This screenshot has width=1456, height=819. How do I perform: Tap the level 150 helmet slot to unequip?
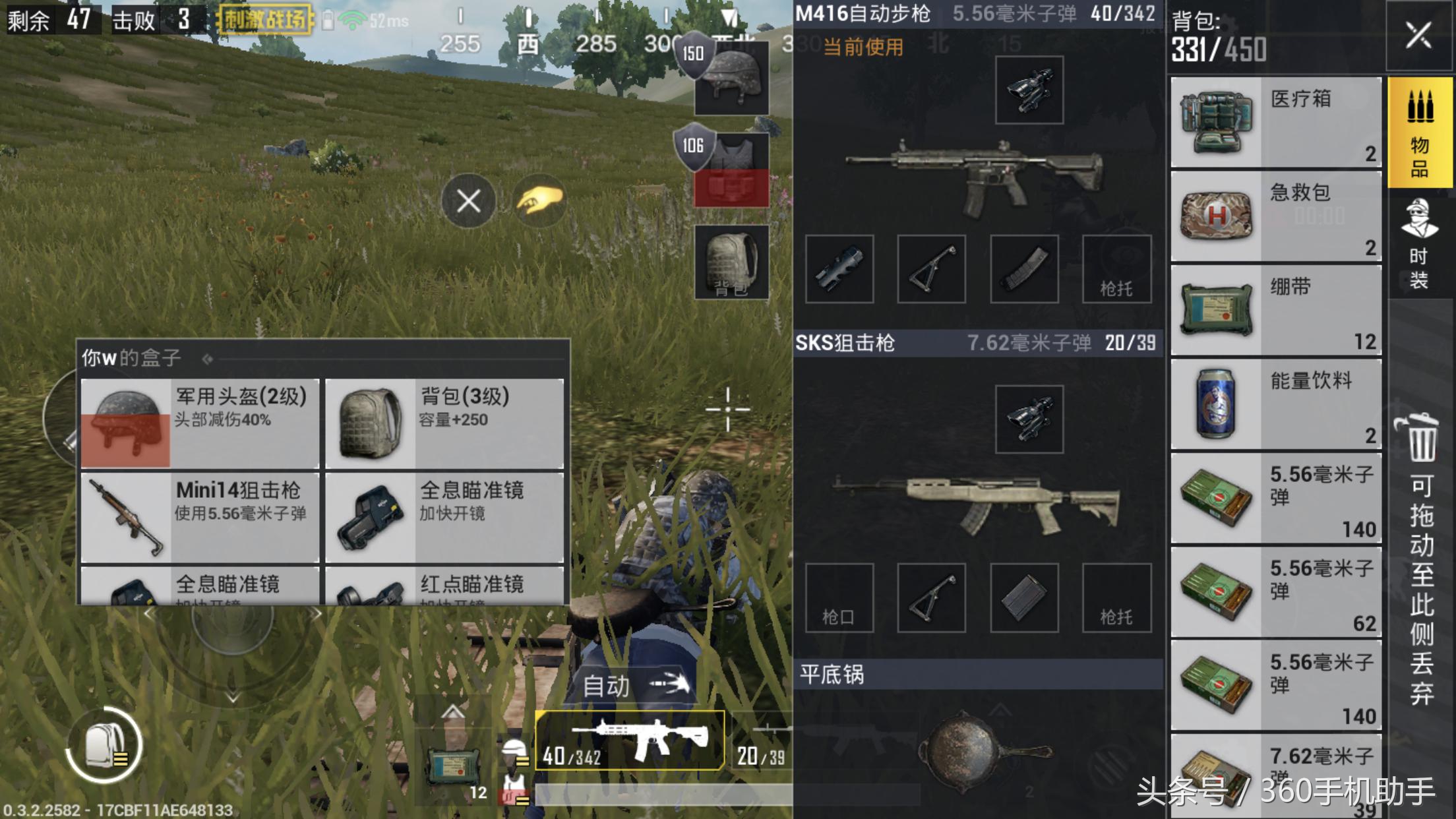point(732,76)
